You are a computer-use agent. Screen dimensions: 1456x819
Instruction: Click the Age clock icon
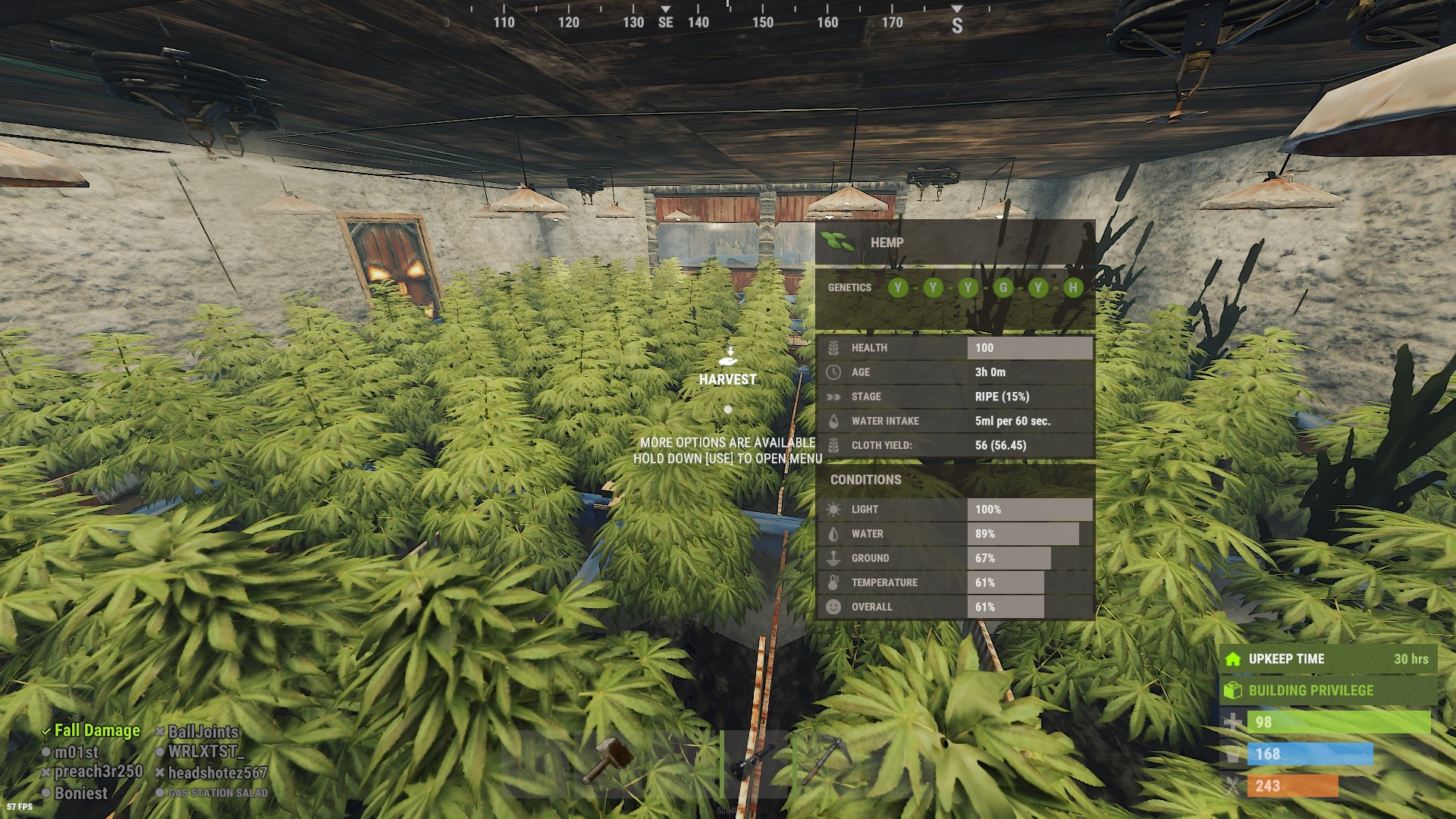click(x=833, y=372)
